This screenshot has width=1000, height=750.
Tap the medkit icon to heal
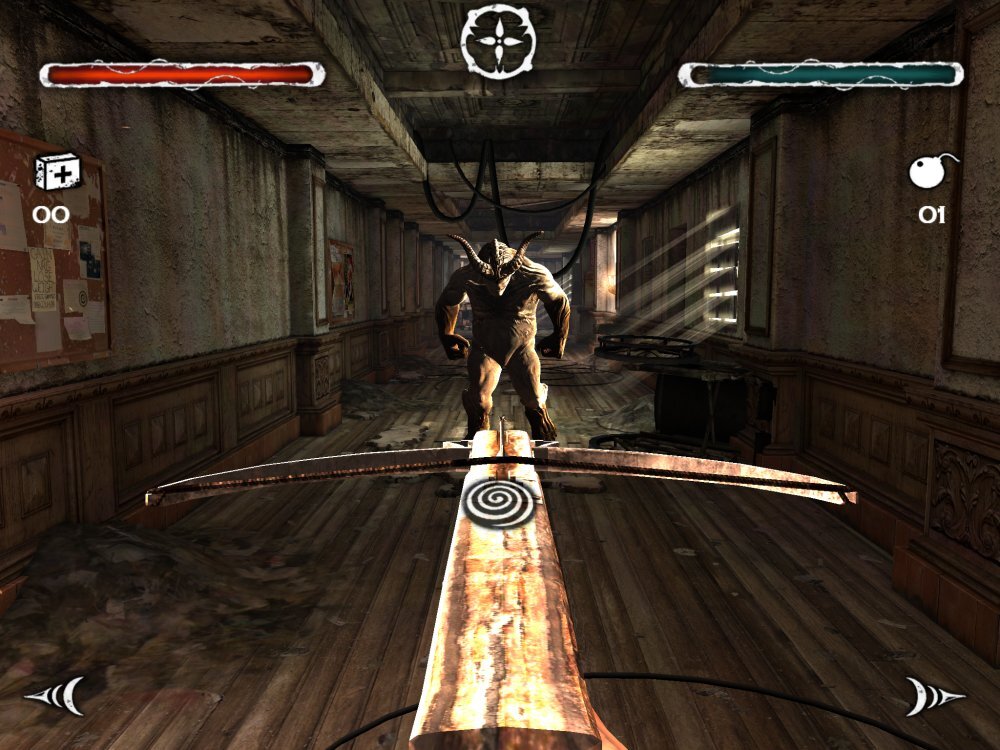tap(55, 172)
